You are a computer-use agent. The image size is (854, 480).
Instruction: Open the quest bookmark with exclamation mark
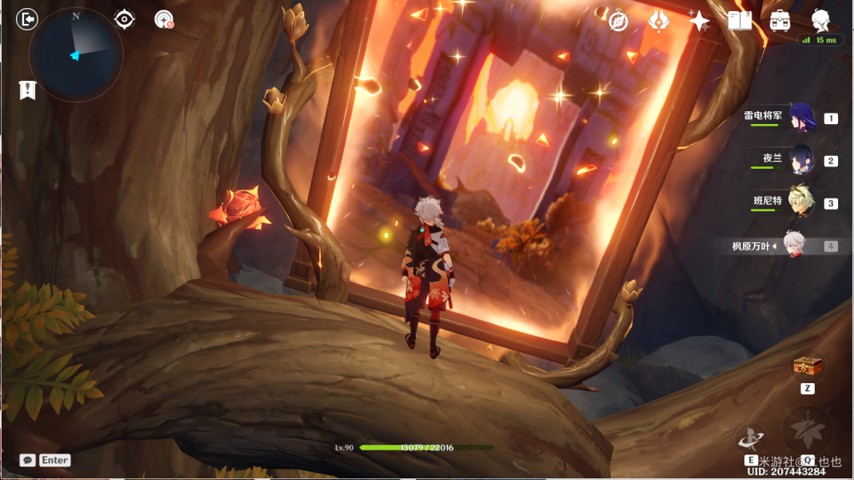tap(27, 90)
